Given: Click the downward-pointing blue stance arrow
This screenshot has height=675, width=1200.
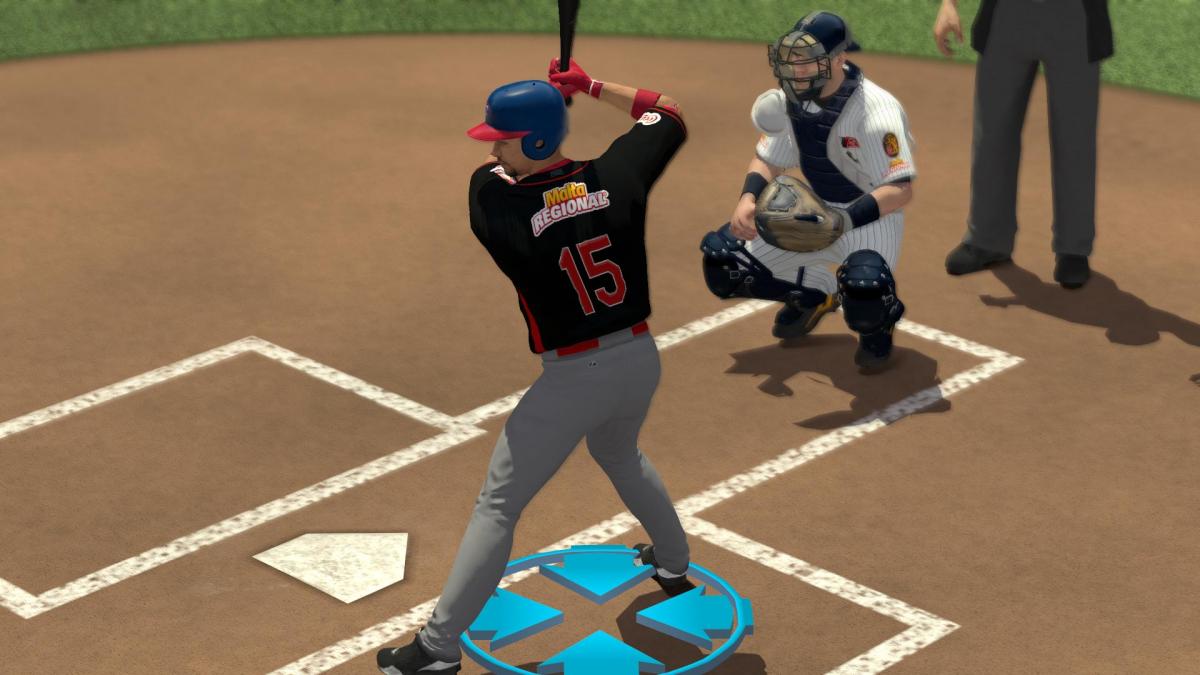Looking at the screenshot, I should (597, 572).
